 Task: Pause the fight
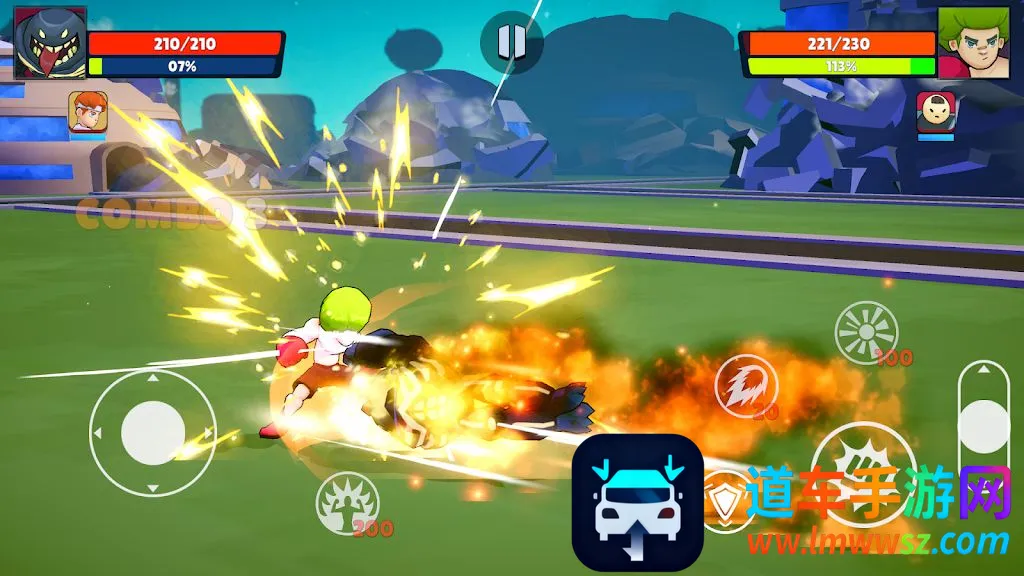click(x=511, y=41)
